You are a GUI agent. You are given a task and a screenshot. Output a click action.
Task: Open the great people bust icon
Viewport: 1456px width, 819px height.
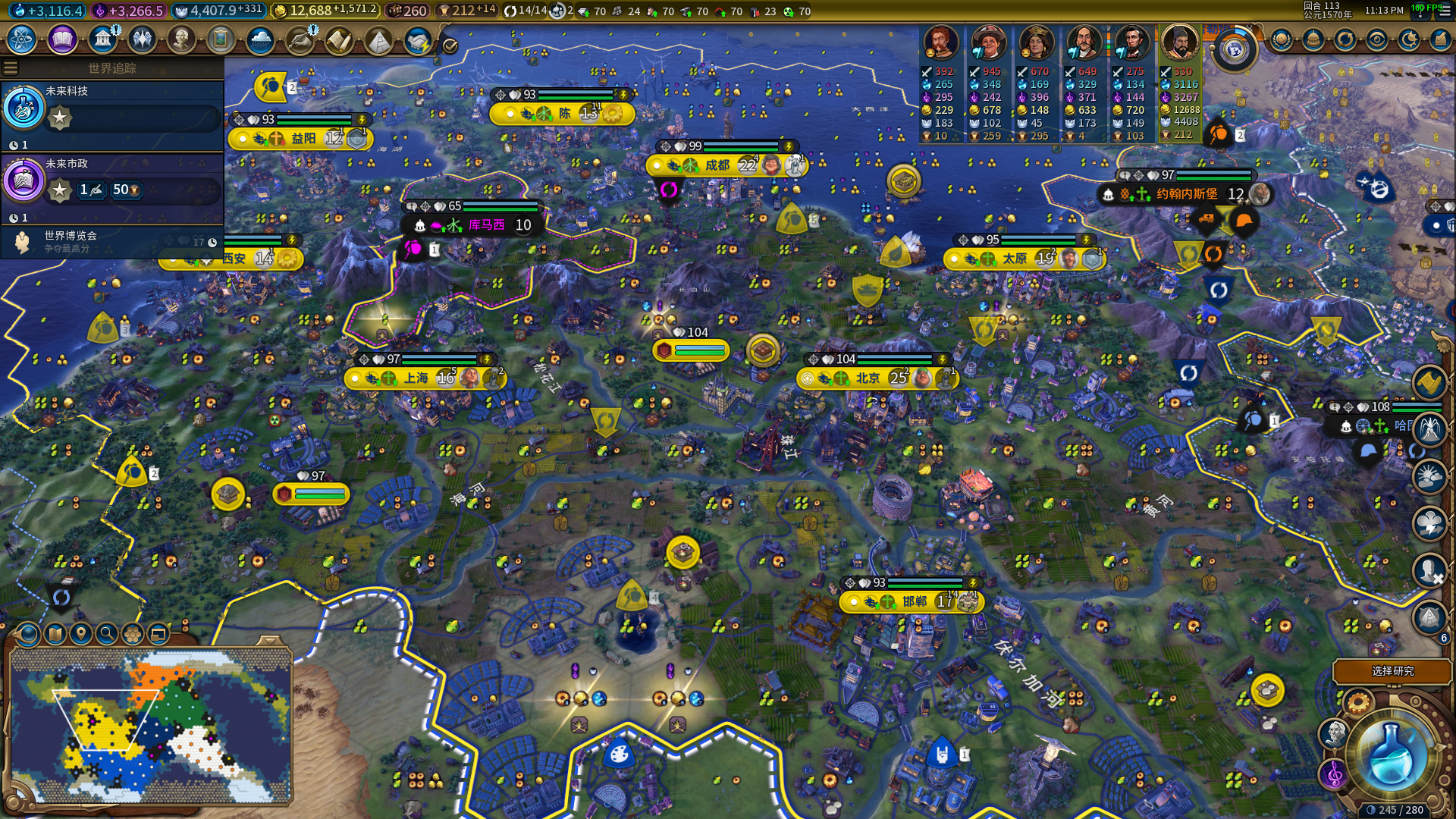(x=181, y=39)
